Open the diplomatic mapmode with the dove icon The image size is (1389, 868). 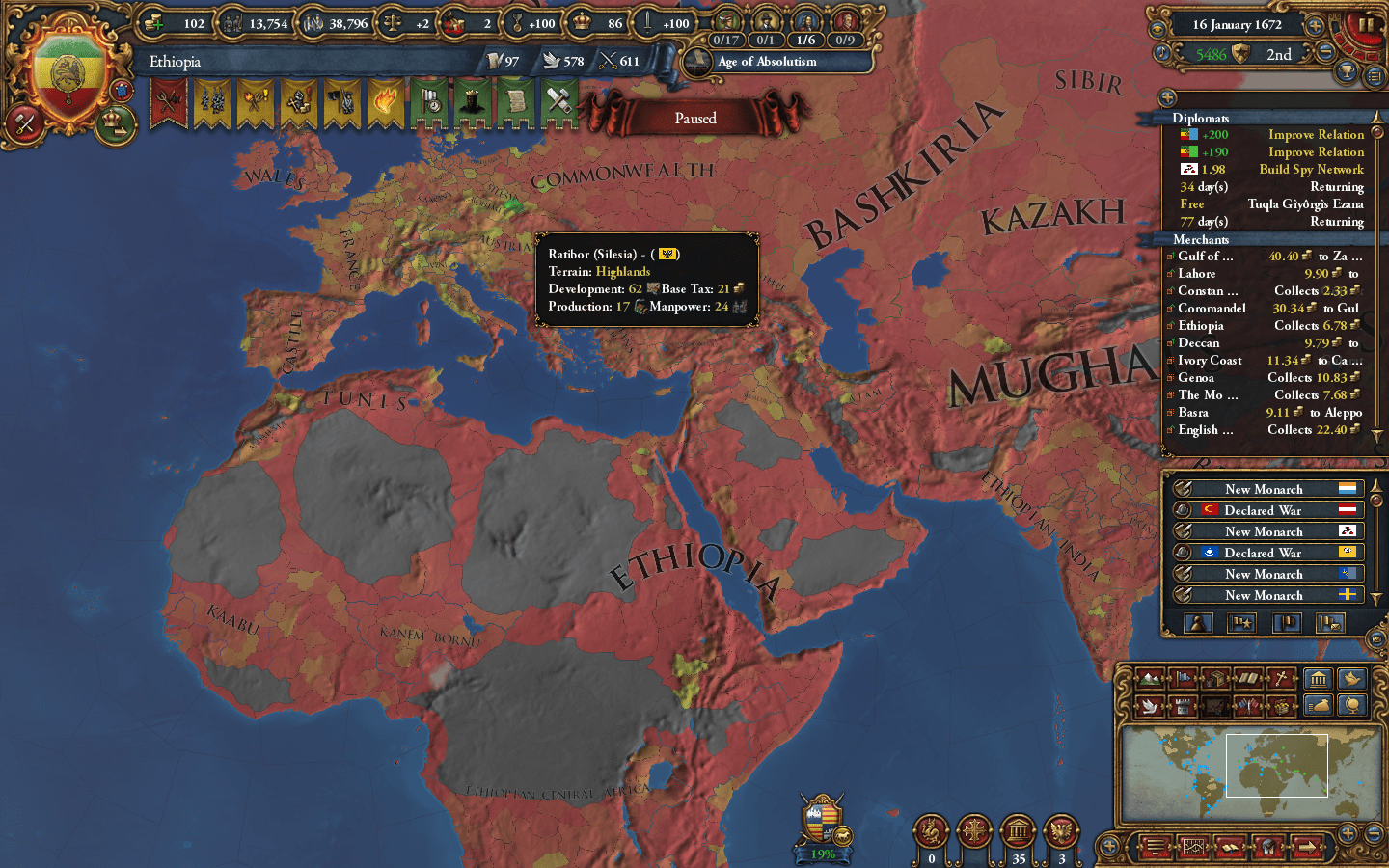point(1150,705)
